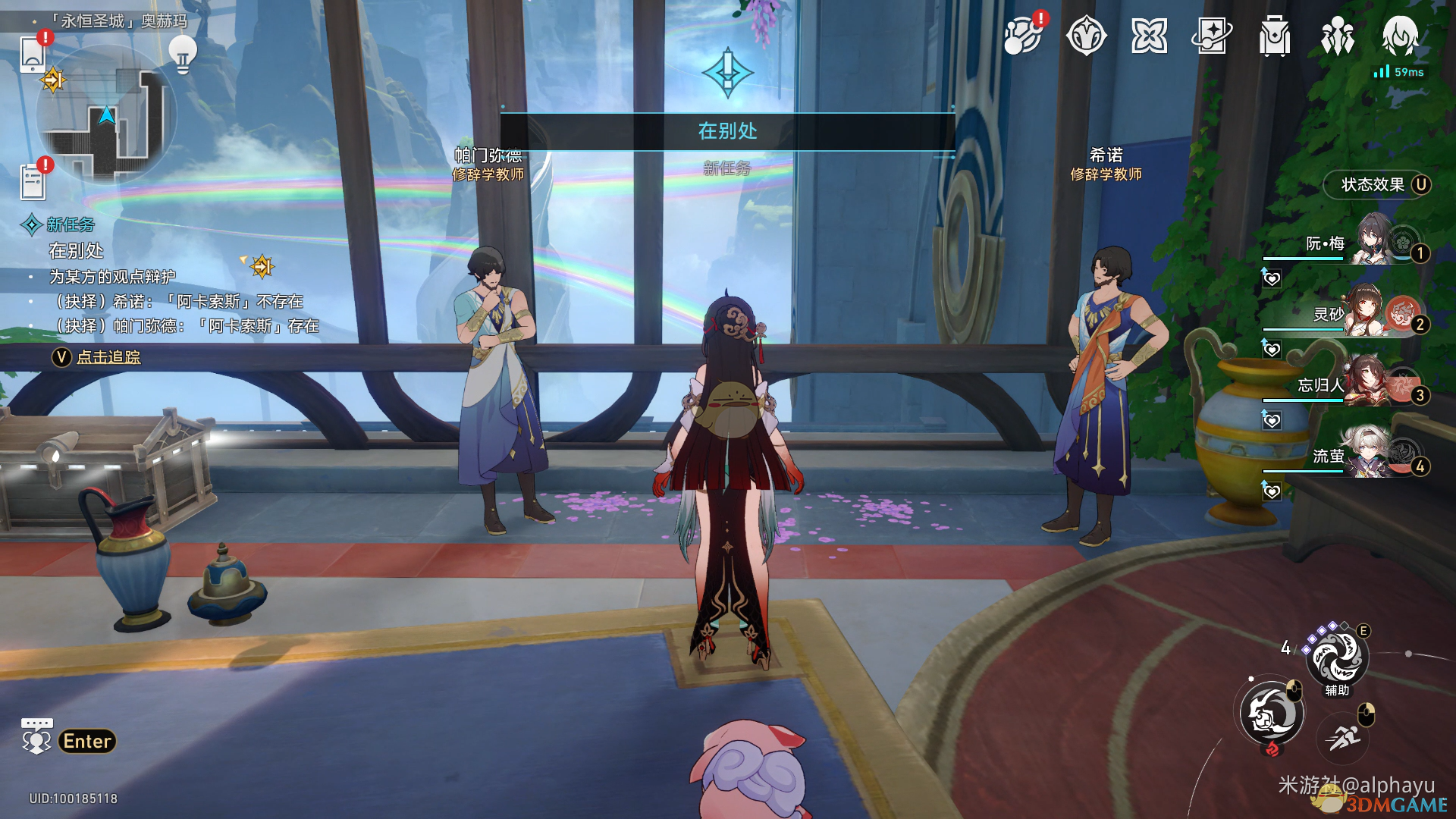
Task: Switch to party member 灵砂
Action: coord(1357,312)
